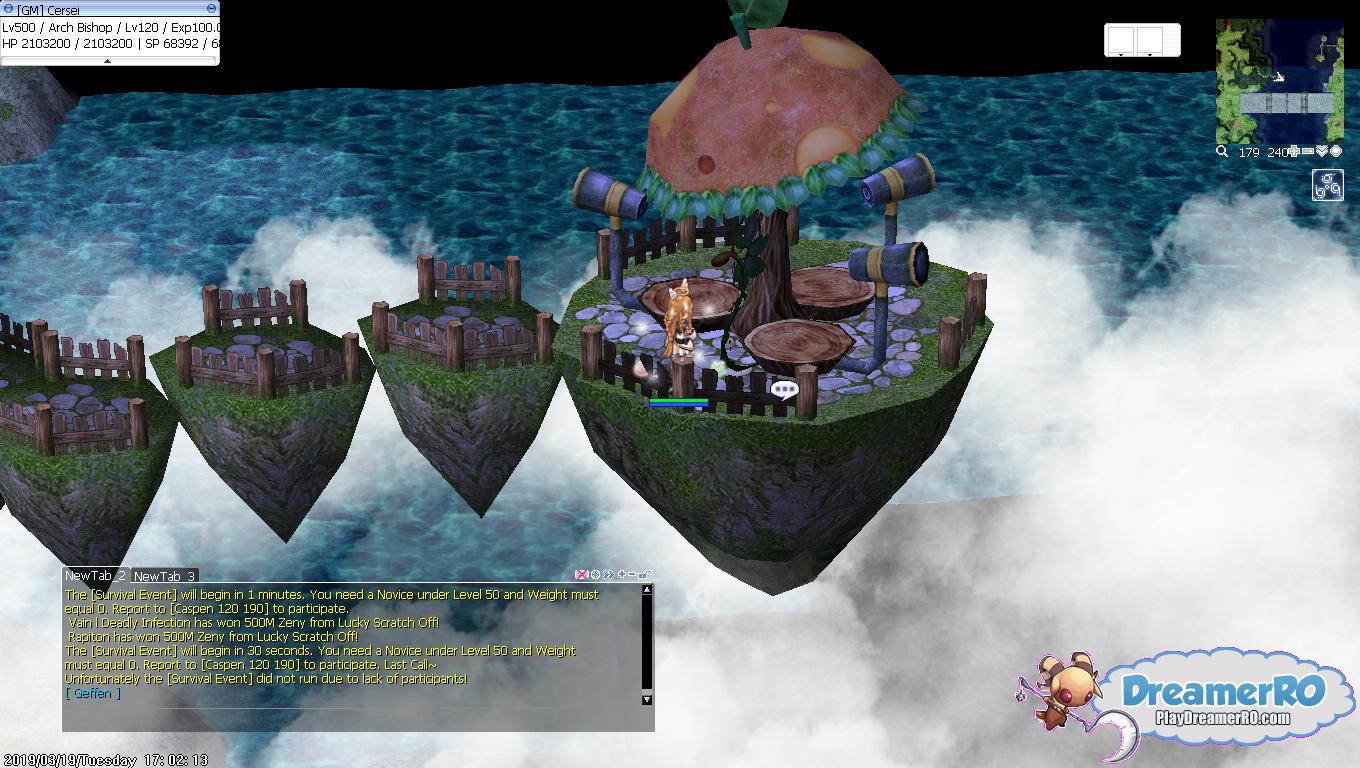
Task: Switch to the NewTab_2 chat tab
Action: coord(95,575)
